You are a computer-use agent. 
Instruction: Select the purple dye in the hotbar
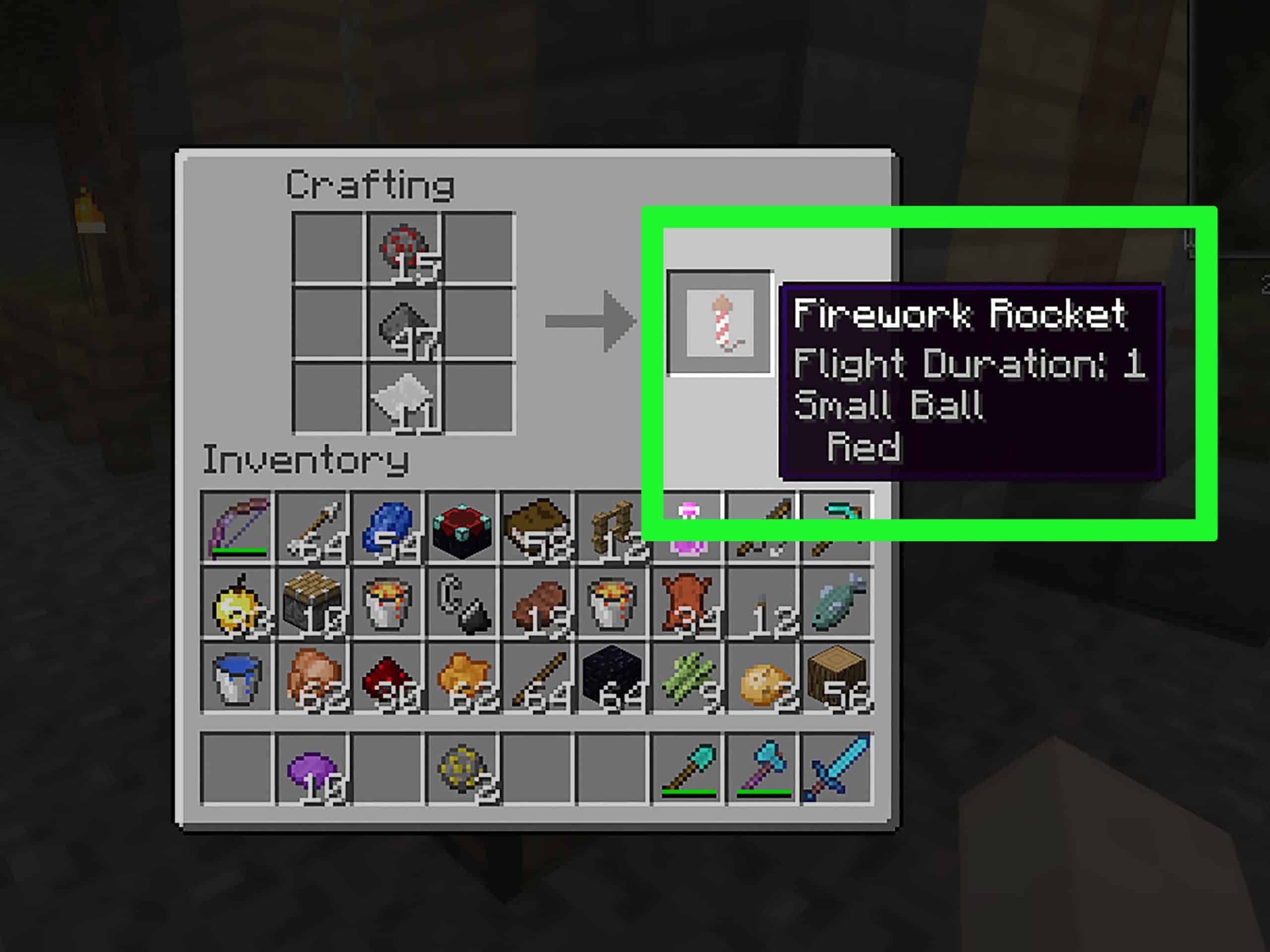coord(313,768)
